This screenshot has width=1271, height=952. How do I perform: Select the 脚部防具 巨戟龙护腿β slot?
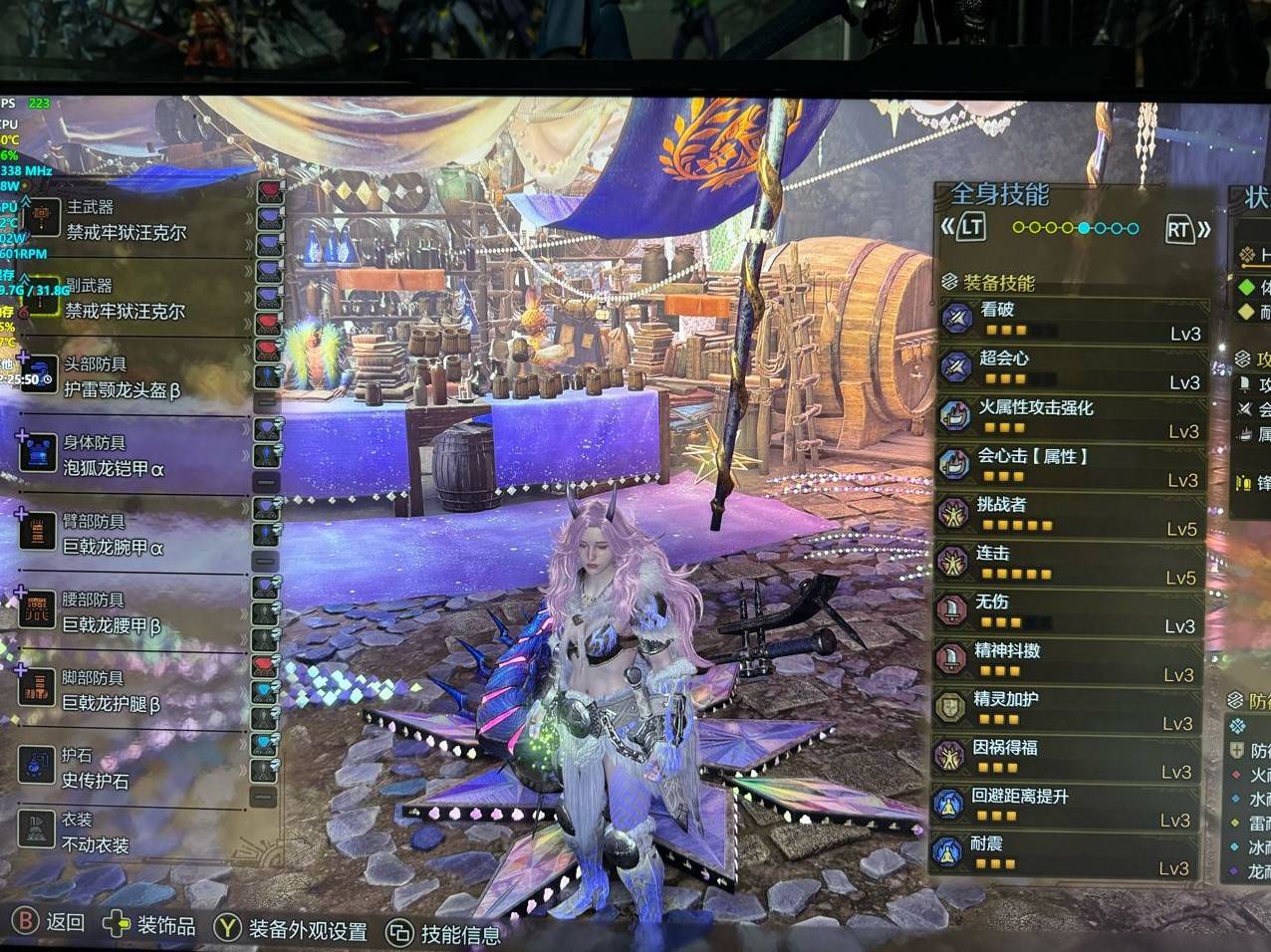(112, 691)
